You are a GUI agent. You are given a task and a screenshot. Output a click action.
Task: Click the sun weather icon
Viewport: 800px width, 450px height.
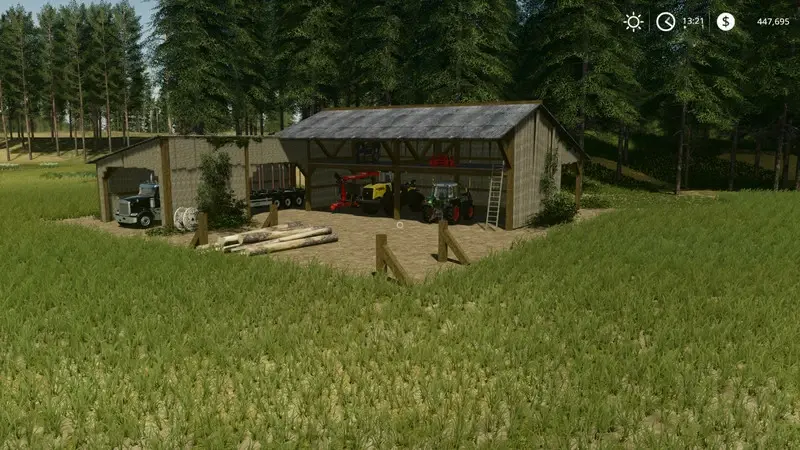click(x=633, y=21)
